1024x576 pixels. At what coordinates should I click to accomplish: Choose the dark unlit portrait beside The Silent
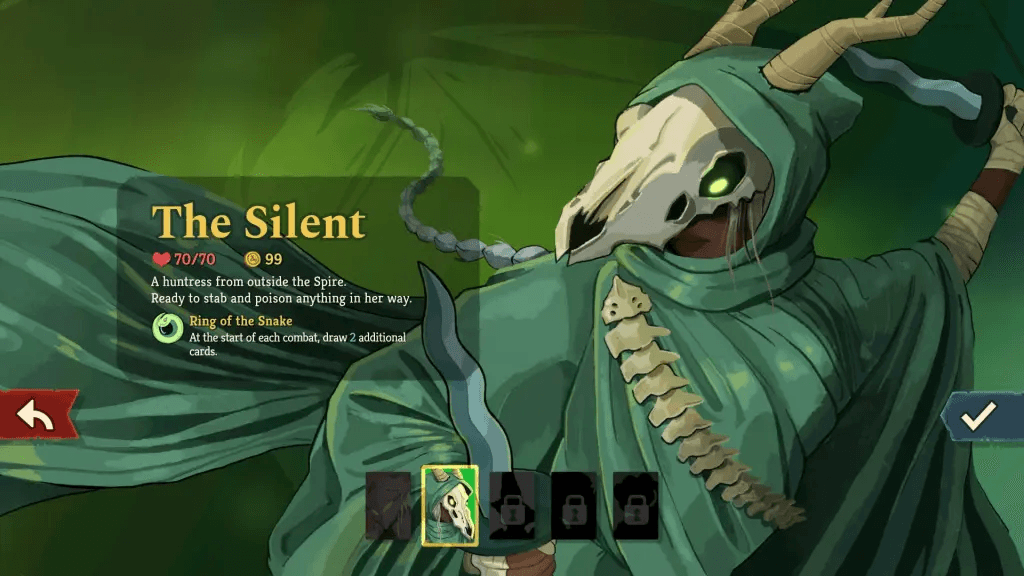tap(388, 506)
